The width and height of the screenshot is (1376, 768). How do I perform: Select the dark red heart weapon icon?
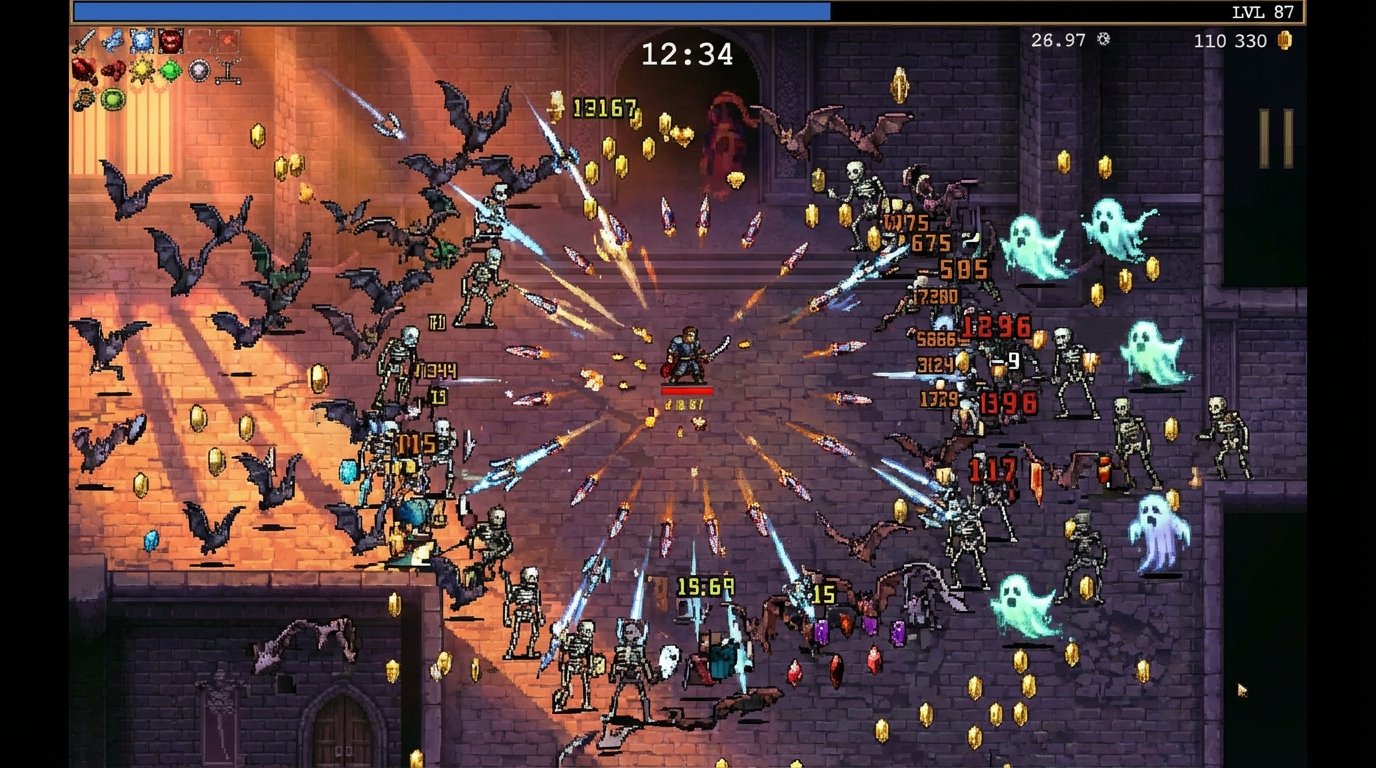click(x=170, y=42)
